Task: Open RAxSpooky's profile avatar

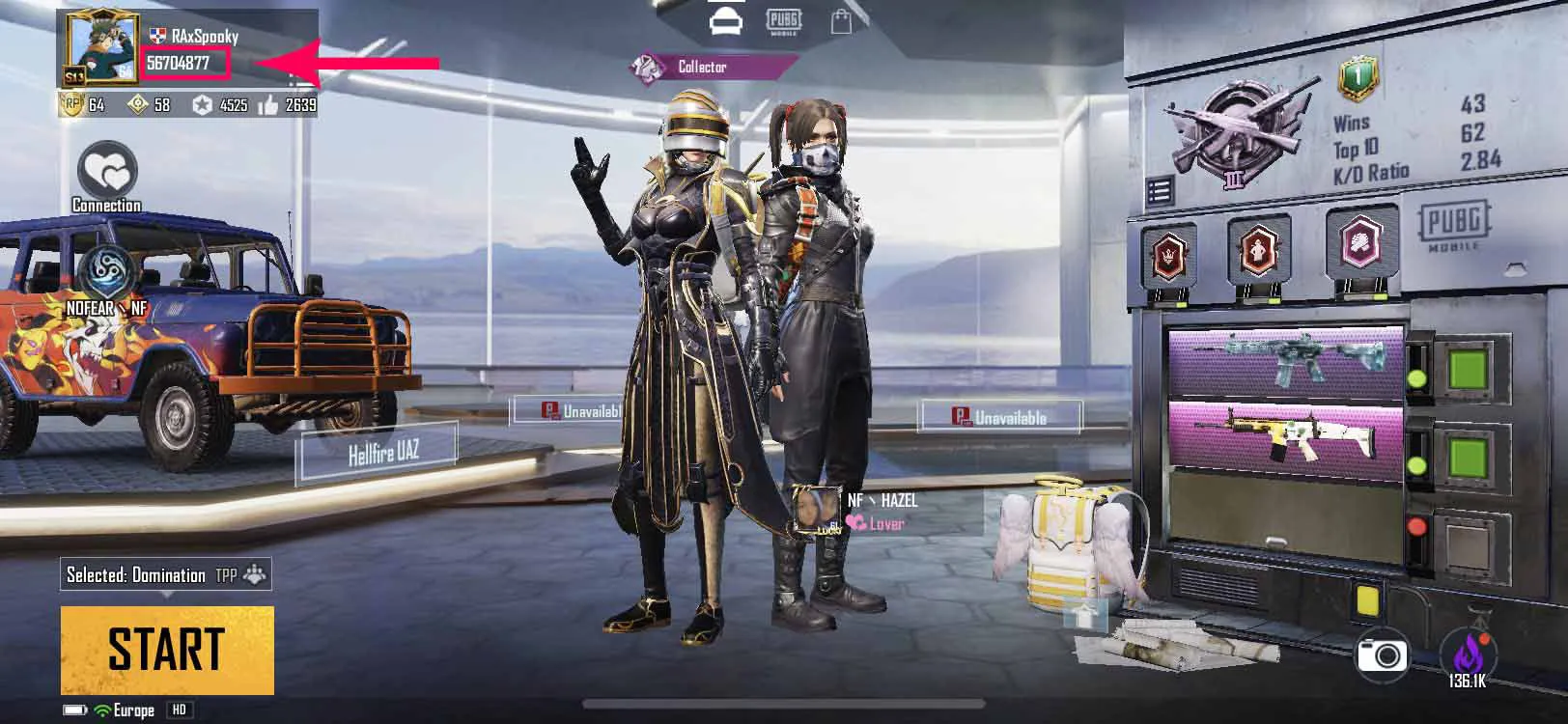Action: click(100, 50)
